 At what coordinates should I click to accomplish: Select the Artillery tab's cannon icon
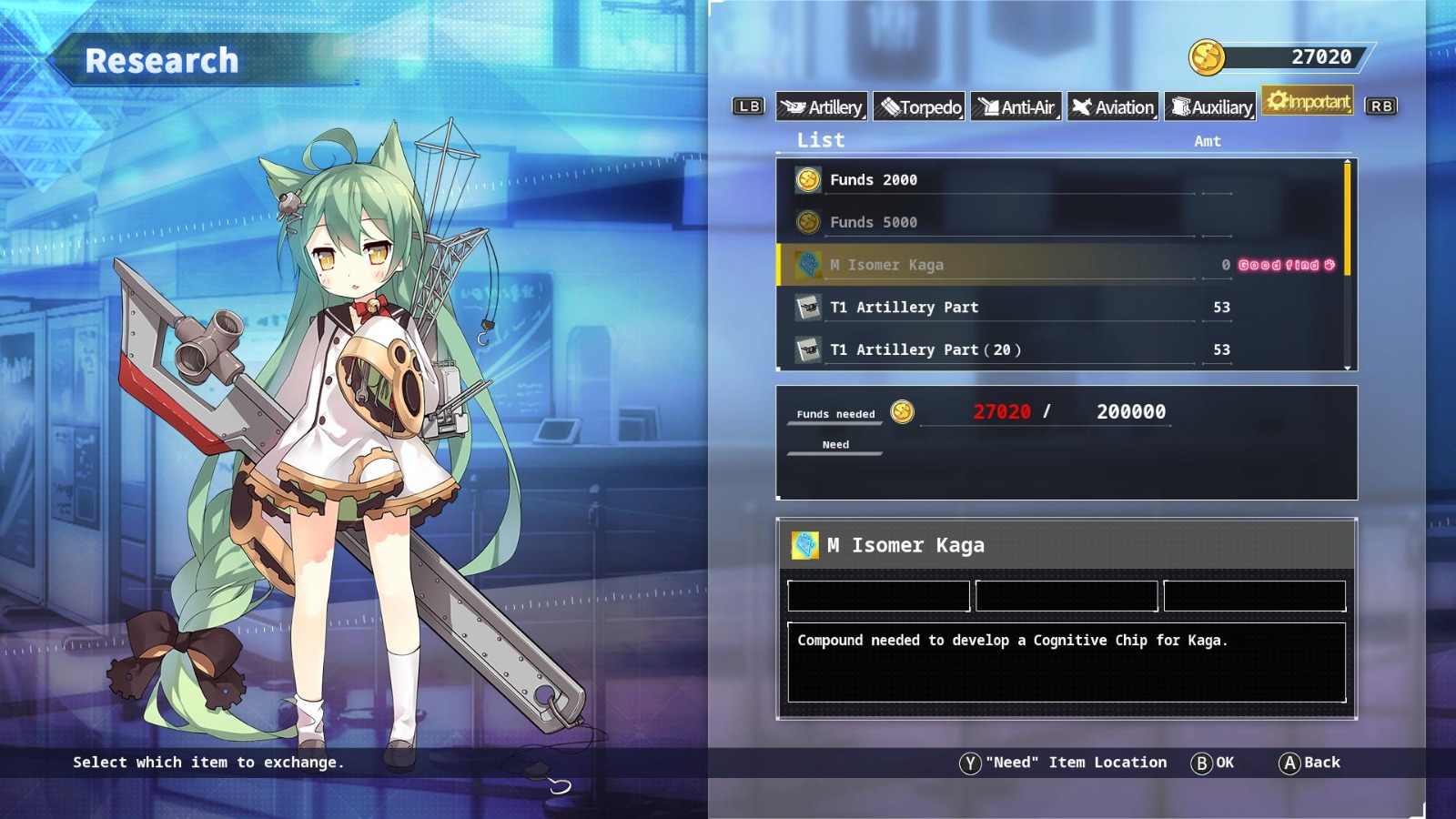pyautogui.click(x=794, y=106)
